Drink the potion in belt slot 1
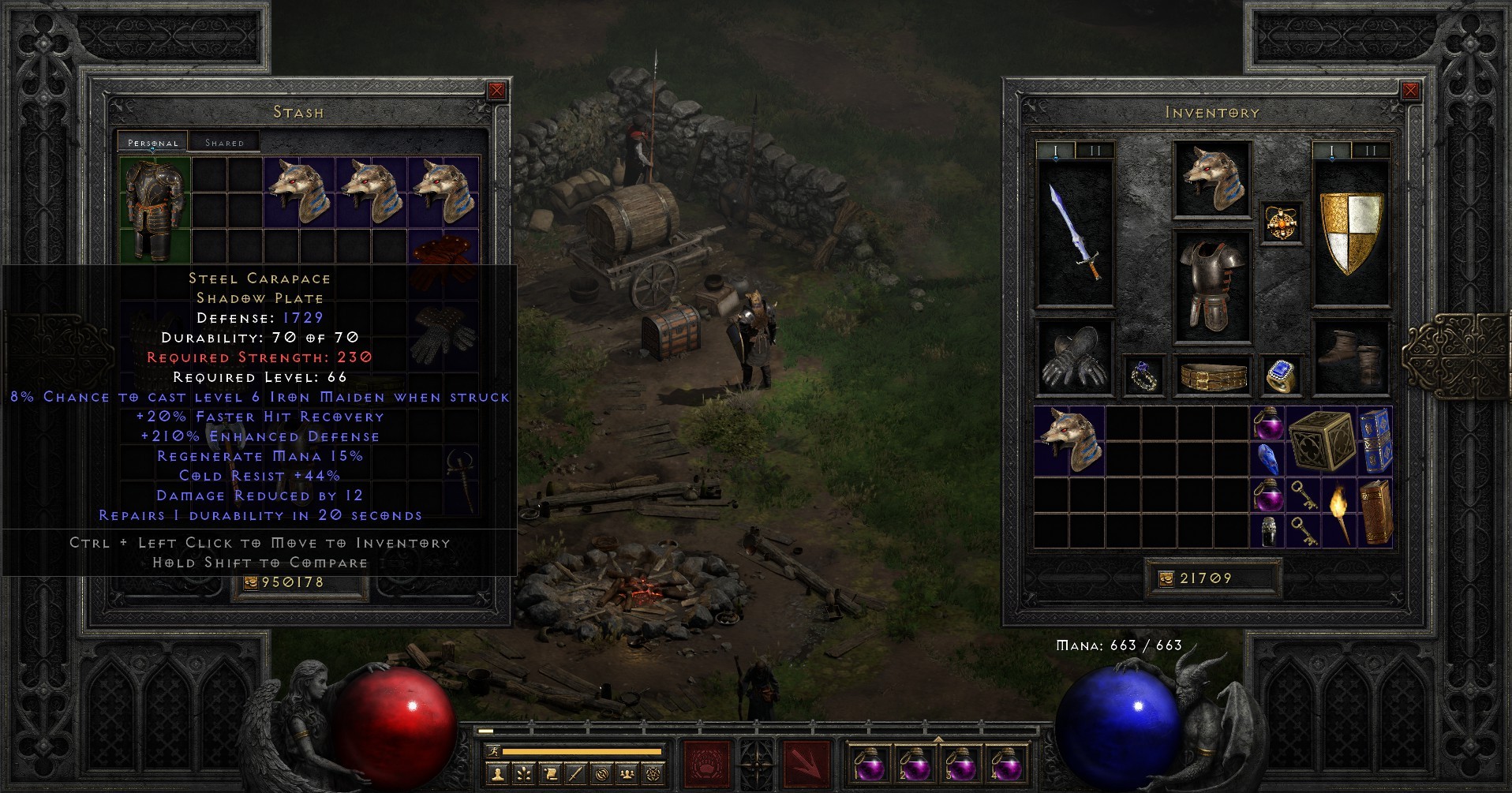The height and width of the screenshot is (793, 1512). pyautogui.click(x=871, y=765)
